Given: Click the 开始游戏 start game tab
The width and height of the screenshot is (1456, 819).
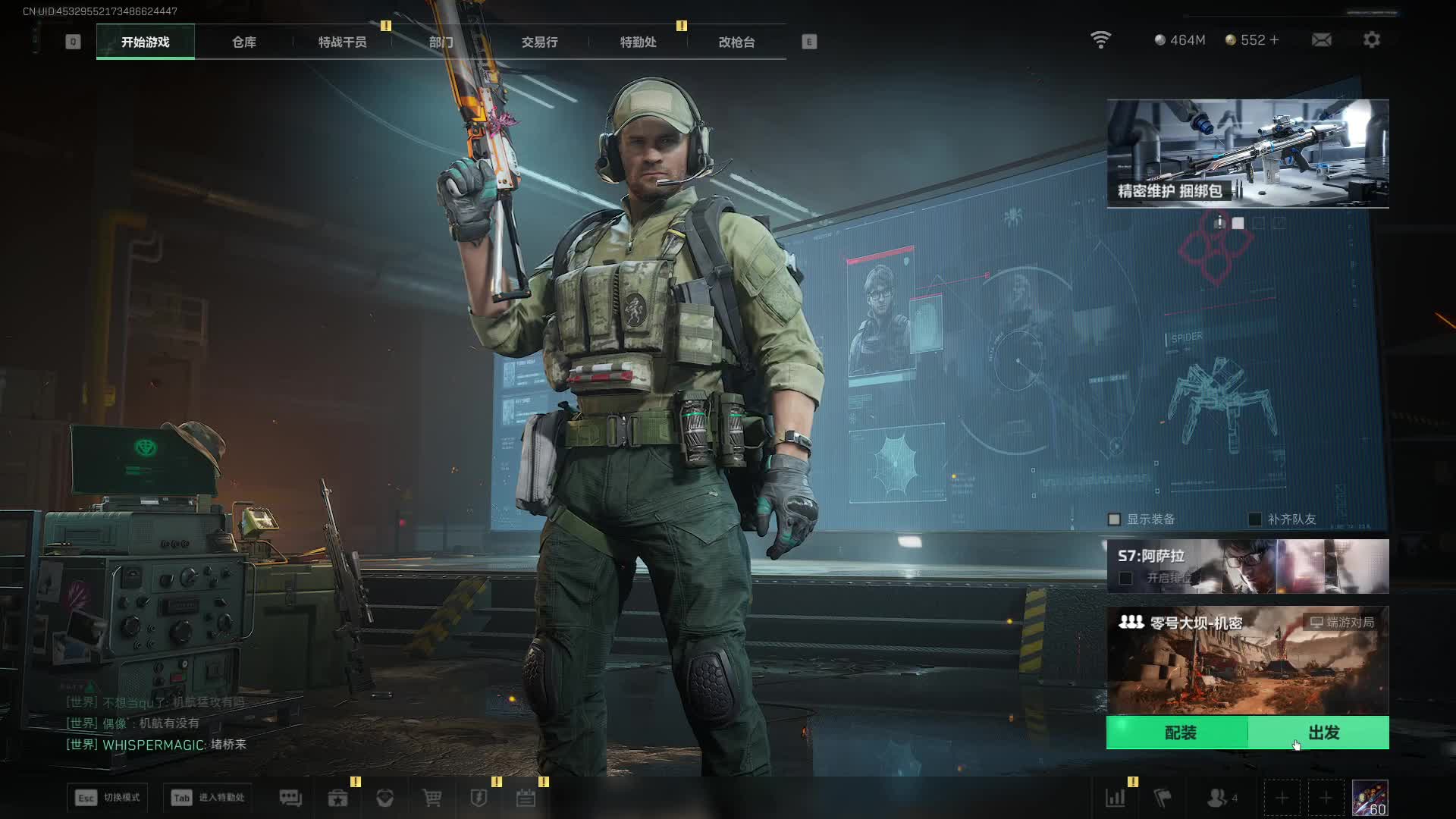Looking at the screenshot, I should [145, 42].
